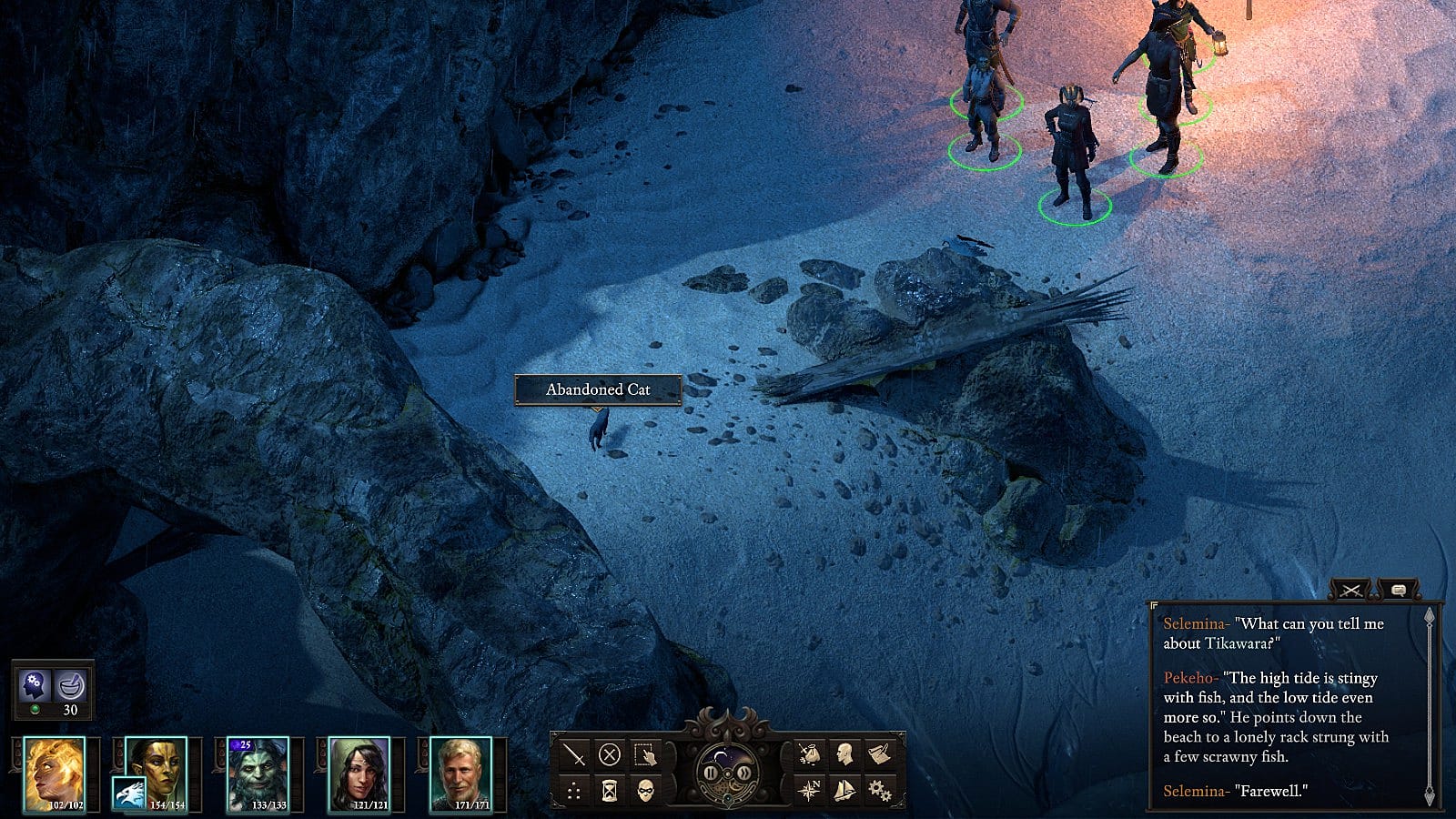Viewport: 1456px width, 819px height.
Task: Open the inventory bag icon
Action: coord(809,754)
